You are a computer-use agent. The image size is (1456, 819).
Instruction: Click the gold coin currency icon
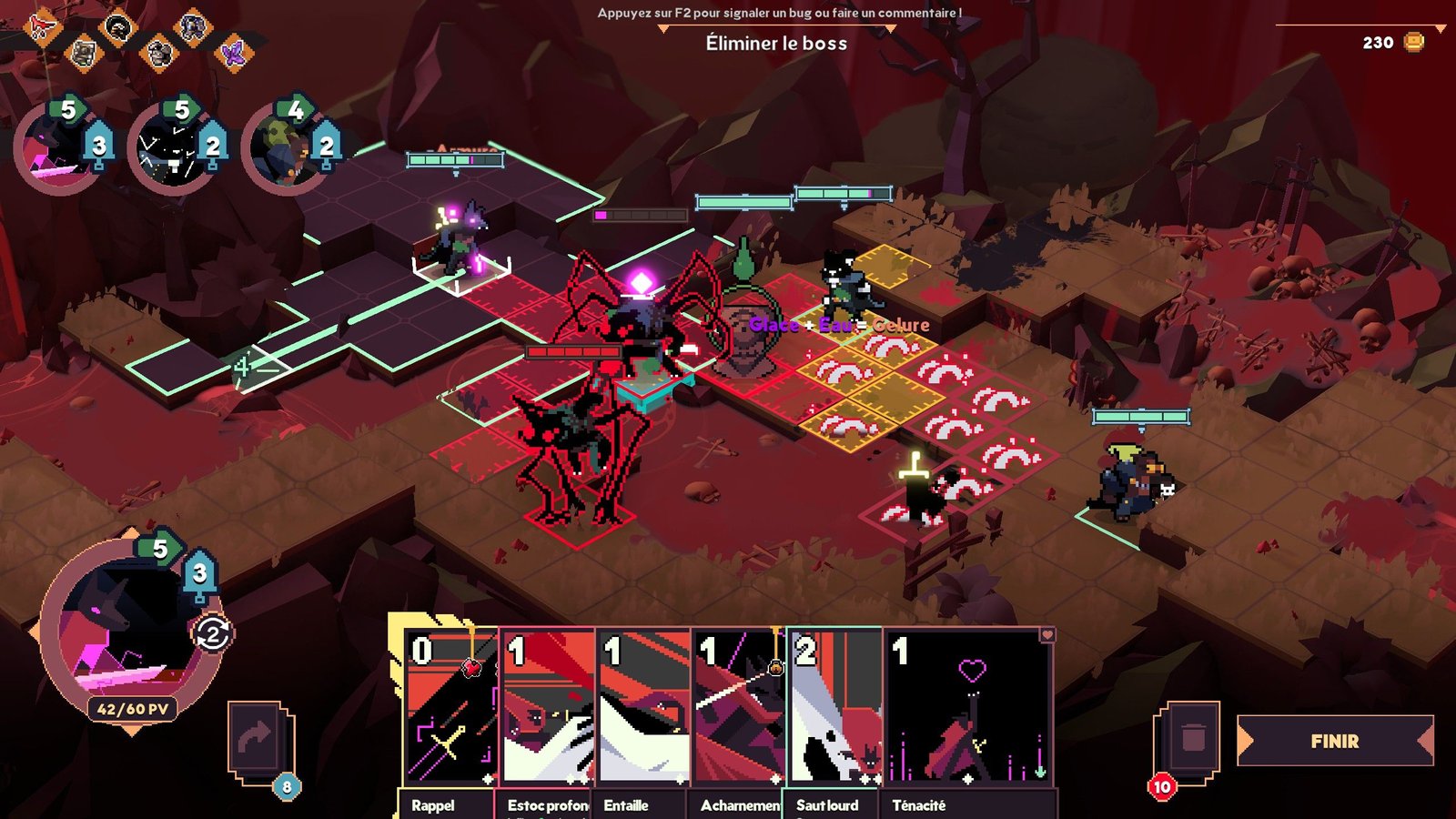1413,42
